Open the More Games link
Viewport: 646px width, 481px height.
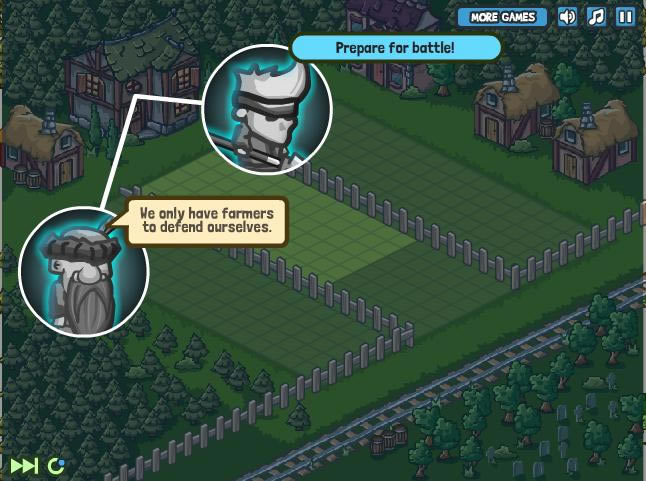click(x=503, y=17)
